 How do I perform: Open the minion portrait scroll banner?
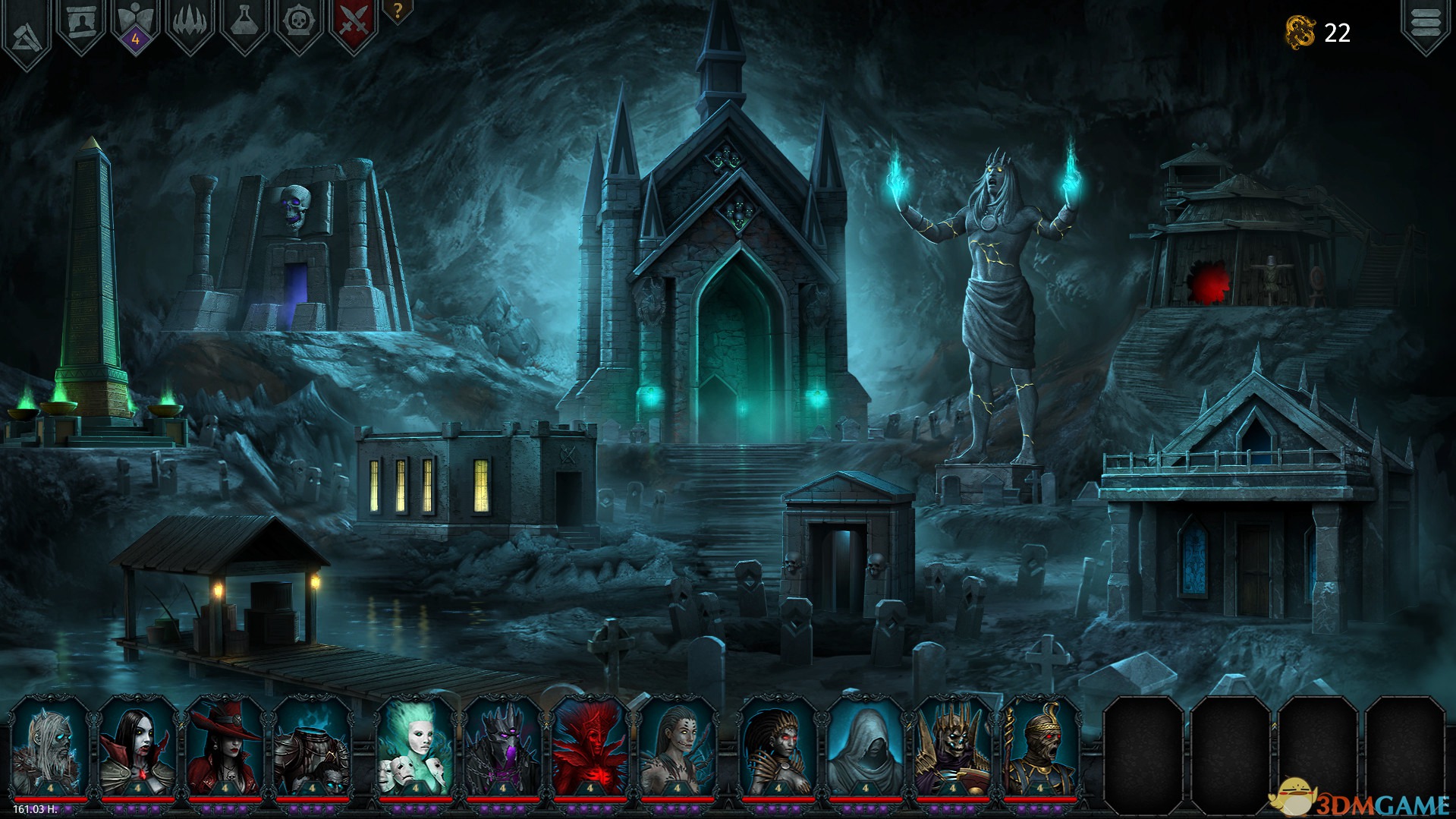[x=81, y=24]
